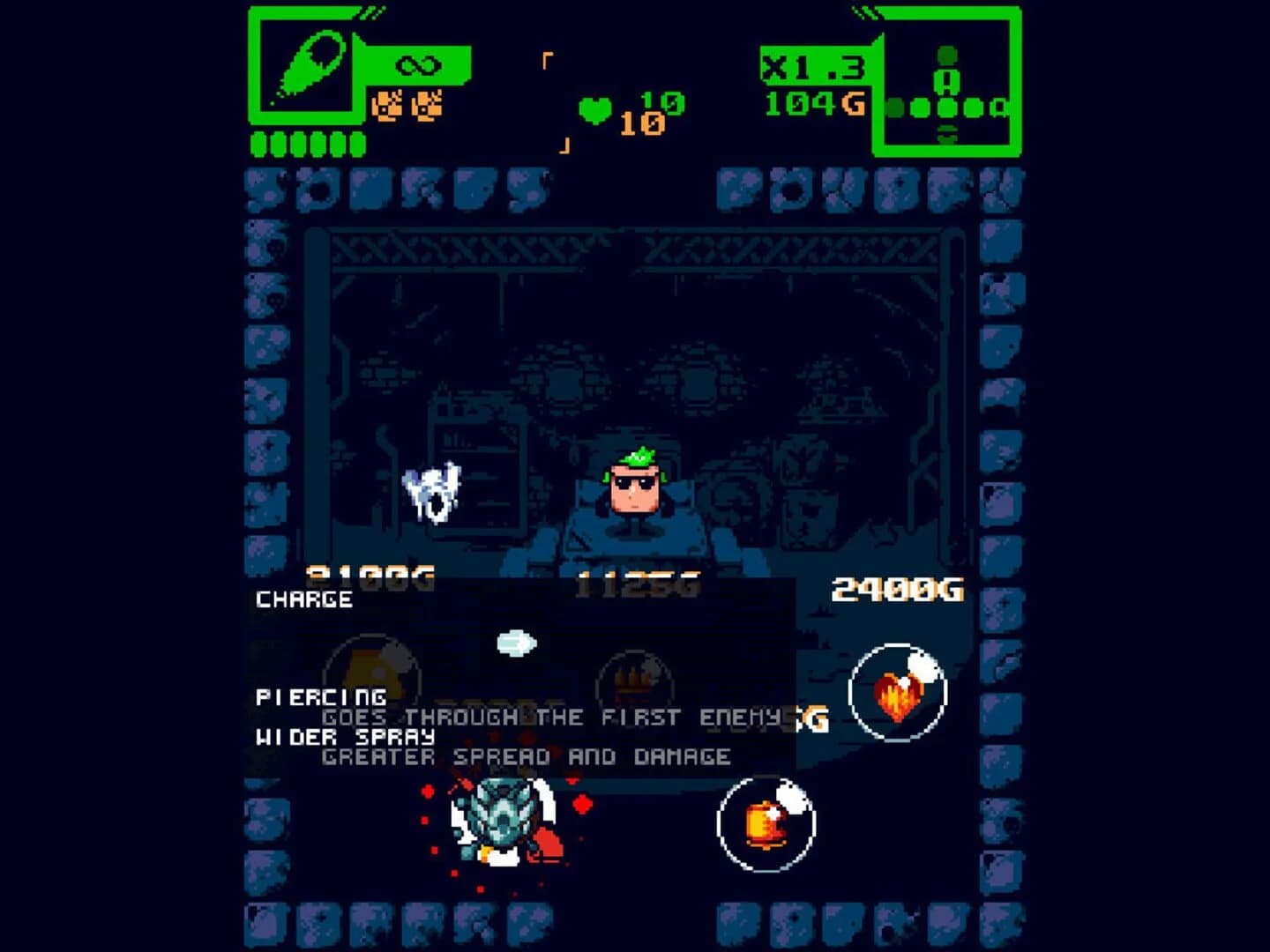Click the infinity ammo symbol
The image size is (1270, 952).
(x=419, y=63)
